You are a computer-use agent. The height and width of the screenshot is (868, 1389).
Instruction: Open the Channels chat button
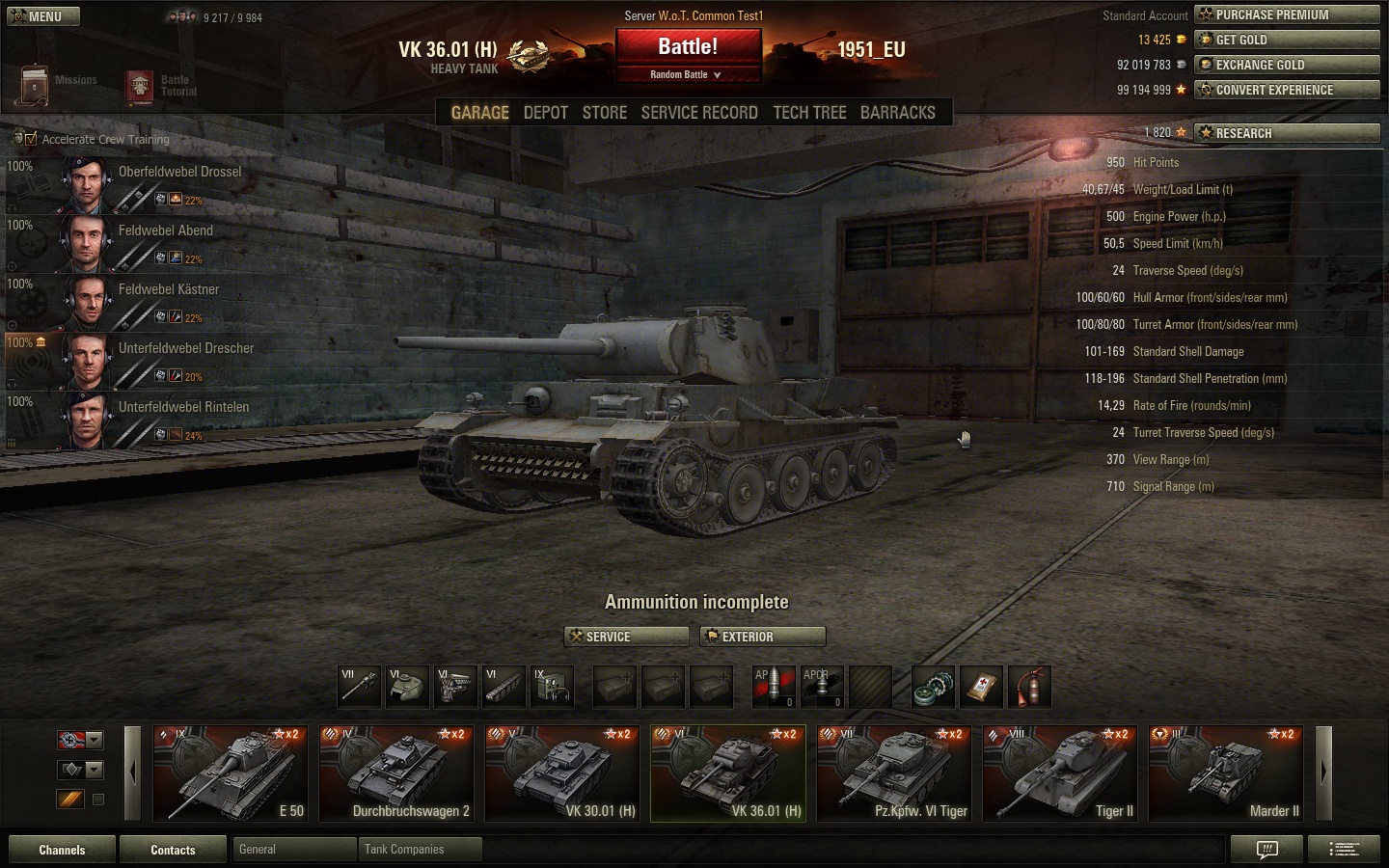tap(62, 850)
